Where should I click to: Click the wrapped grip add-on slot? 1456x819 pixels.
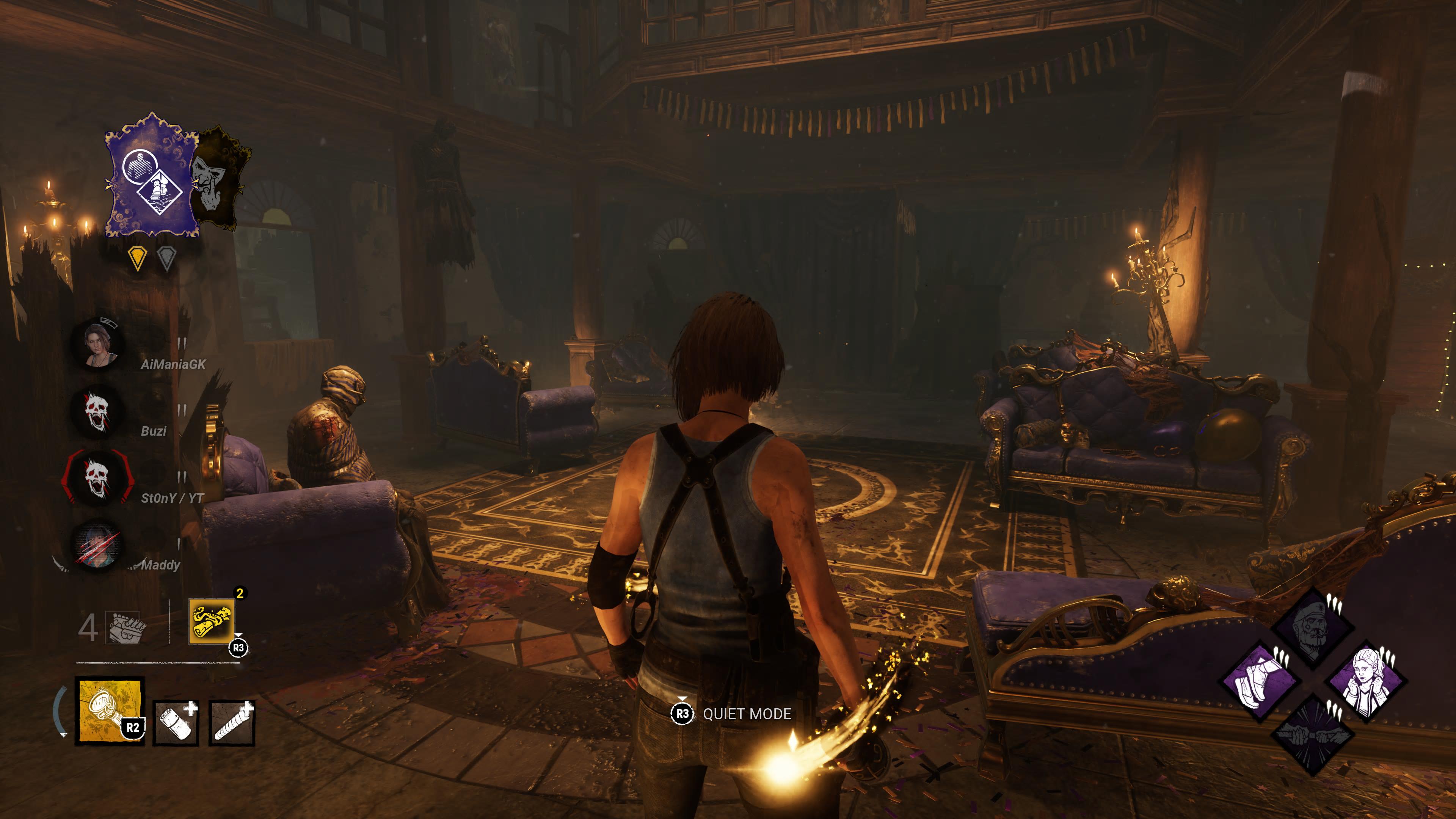[x=232, y=724]
